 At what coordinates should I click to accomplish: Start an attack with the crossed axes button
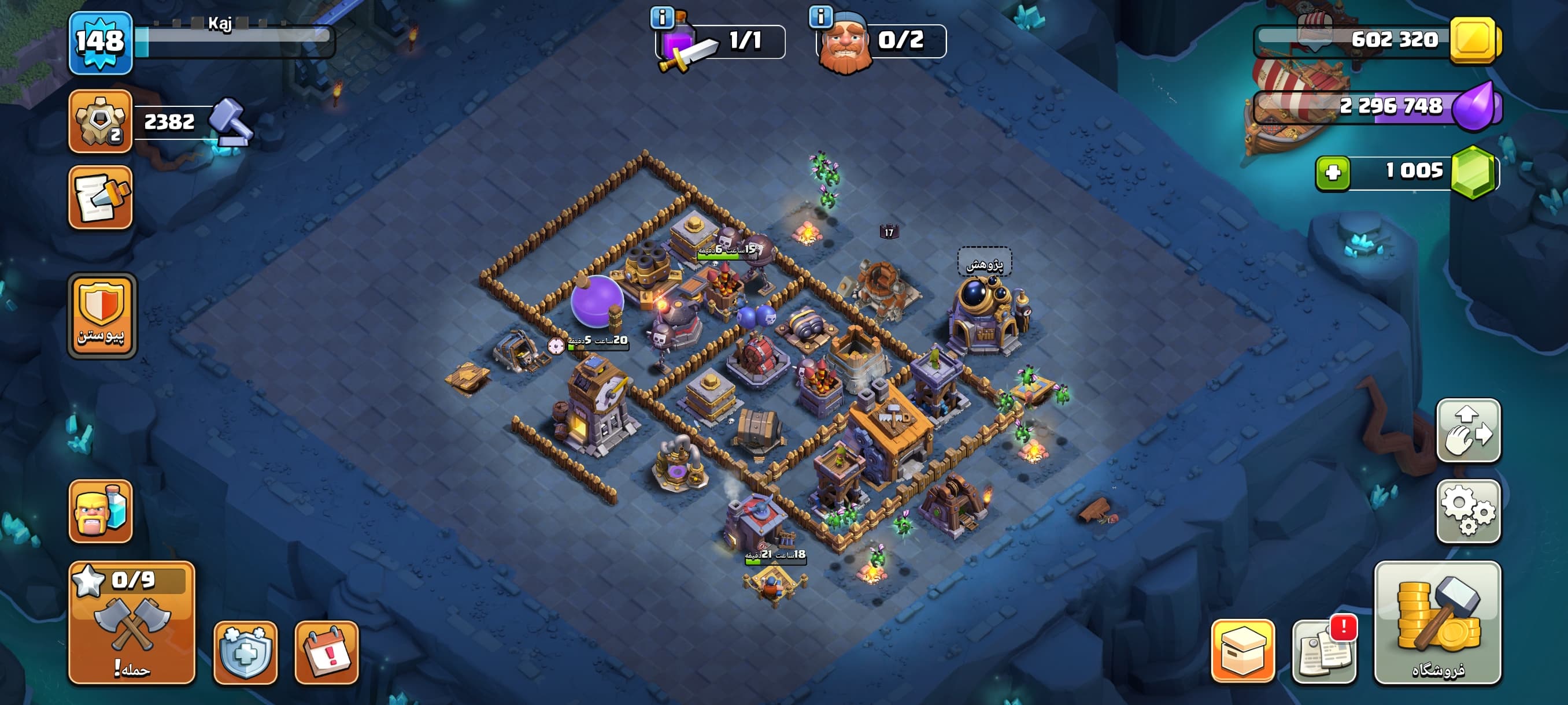(x=131, y=623)
